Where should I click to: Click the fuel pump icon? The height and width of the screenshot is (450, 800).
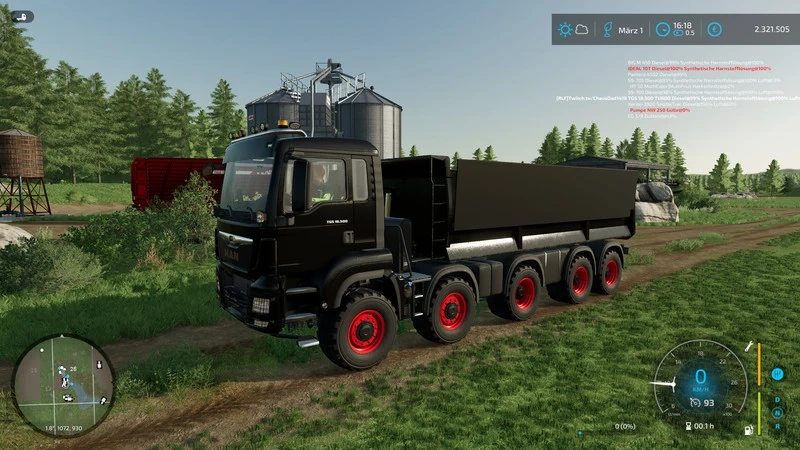coord(747,430)
